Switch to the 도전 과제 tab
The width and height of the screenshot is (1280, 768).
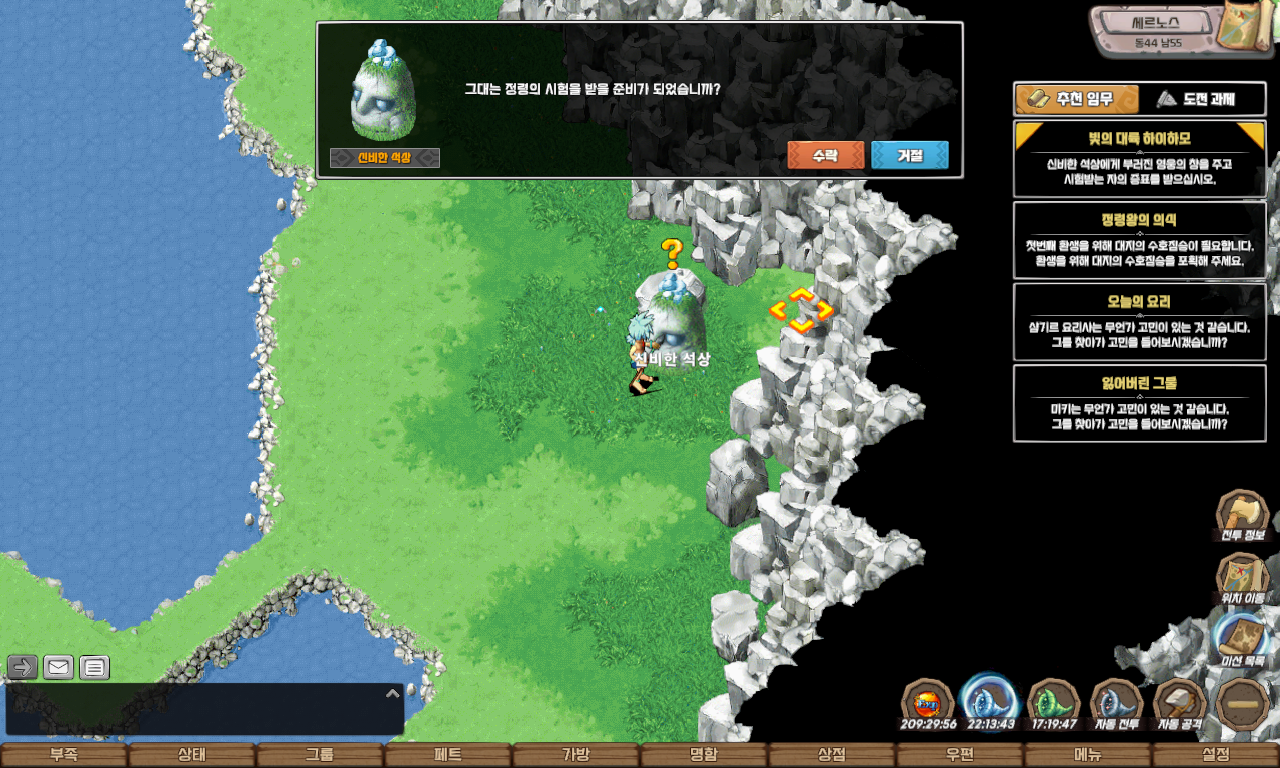[x=1196, y=99]
